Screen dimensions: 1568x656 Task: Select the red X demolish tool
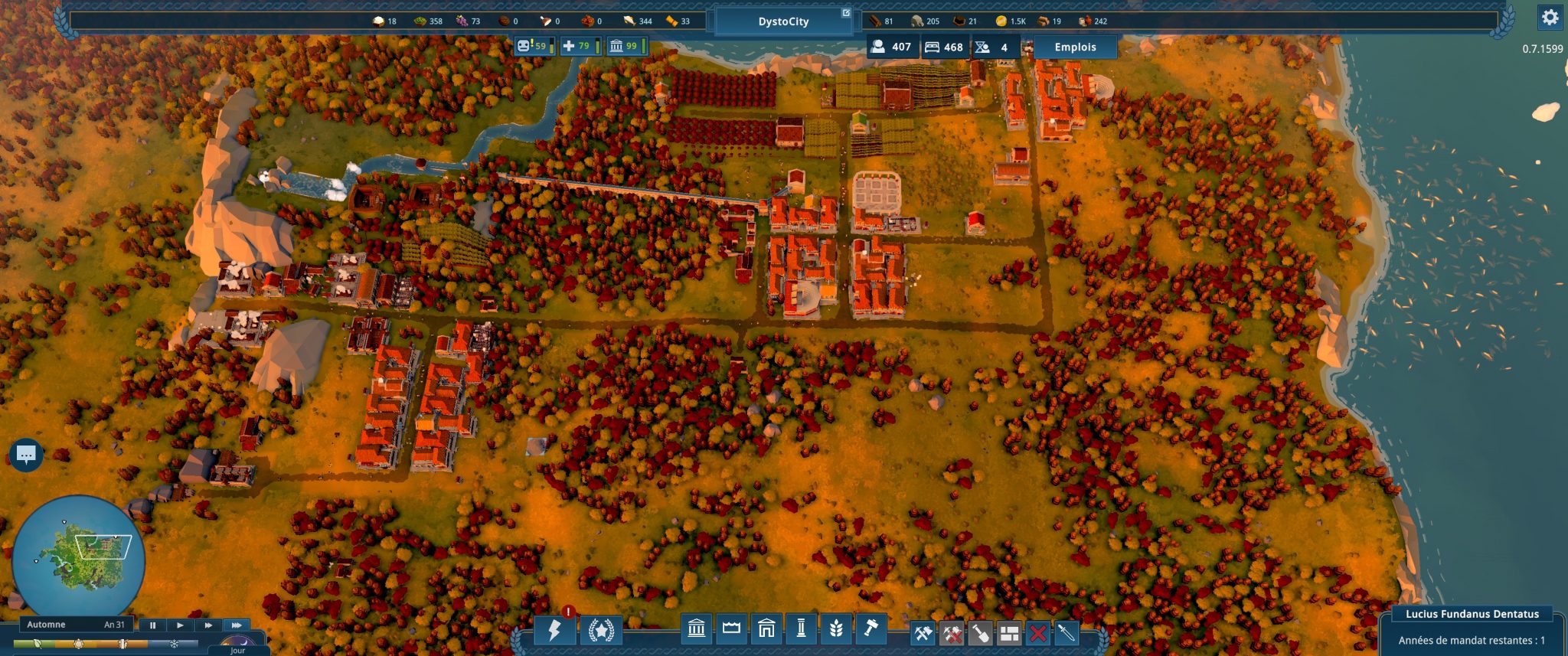1037,634
